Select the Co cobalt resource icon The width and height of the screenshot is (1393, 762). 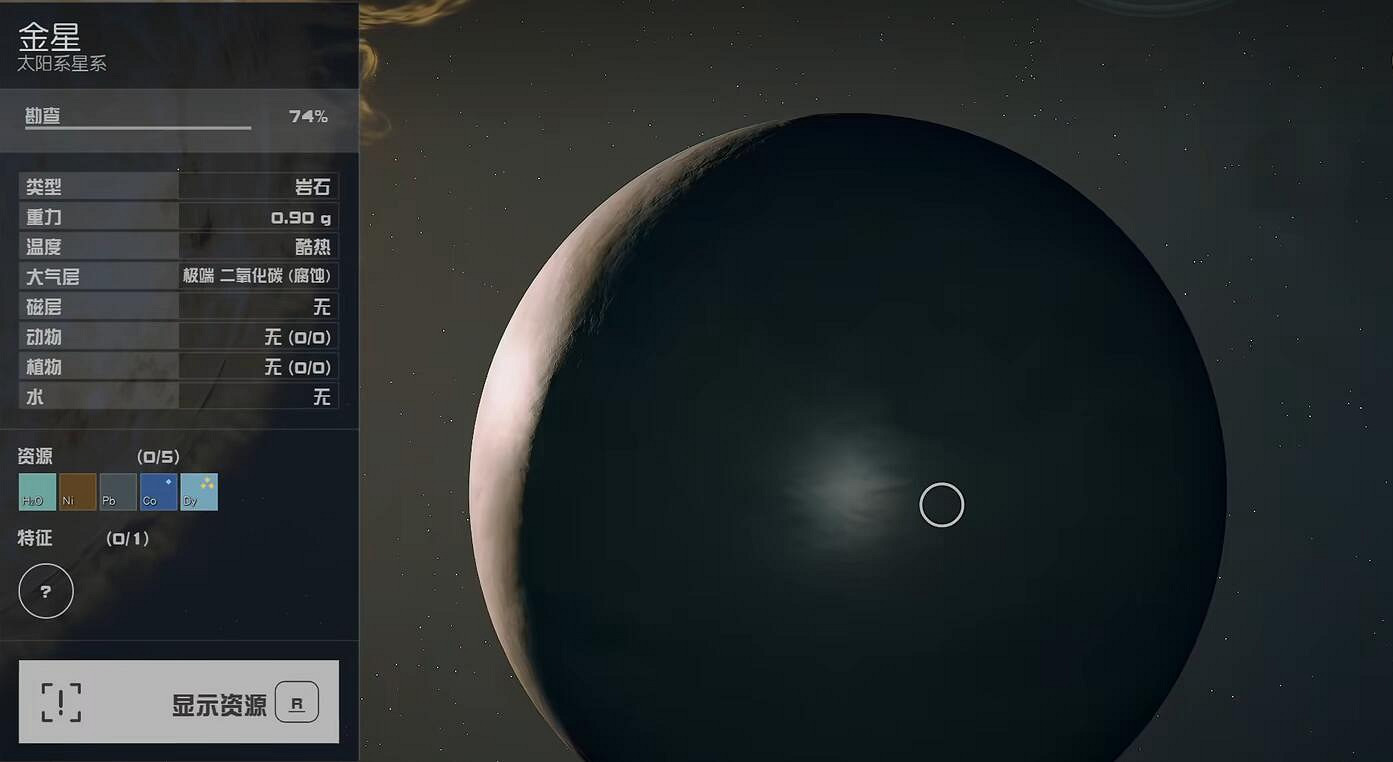(157, 492)
